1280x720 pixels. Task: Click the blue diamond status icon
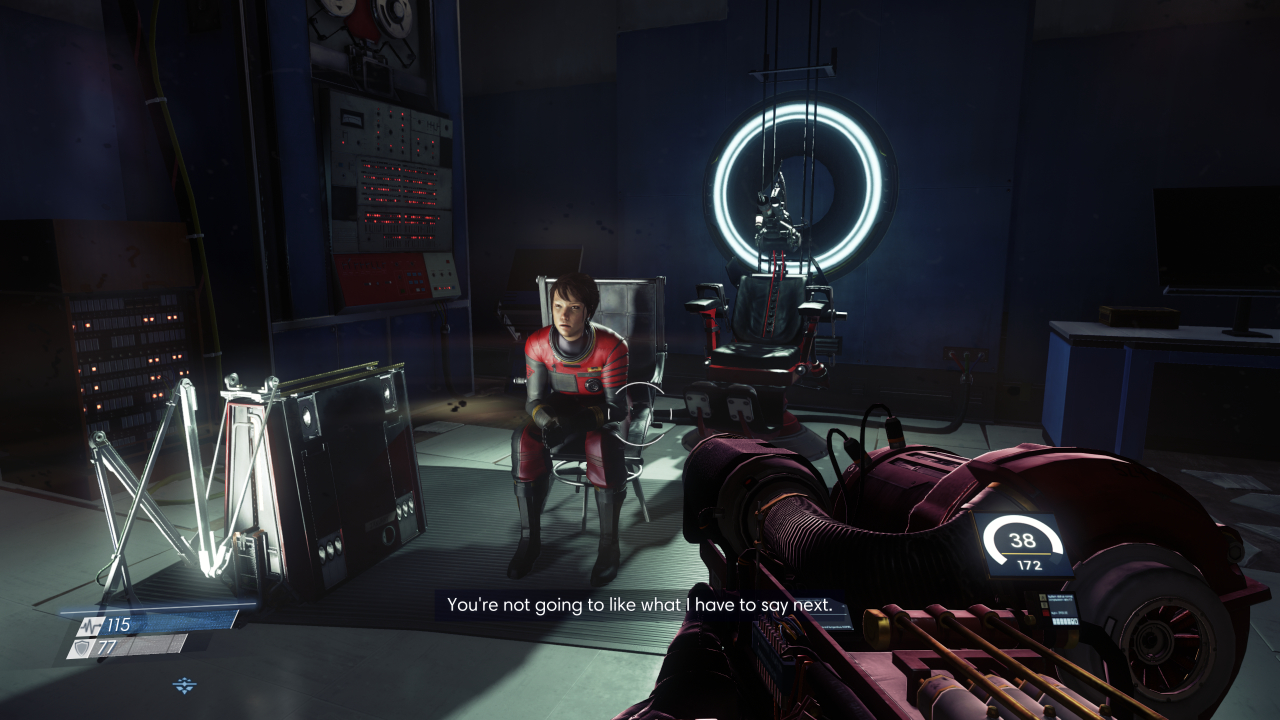click(185, 685)
